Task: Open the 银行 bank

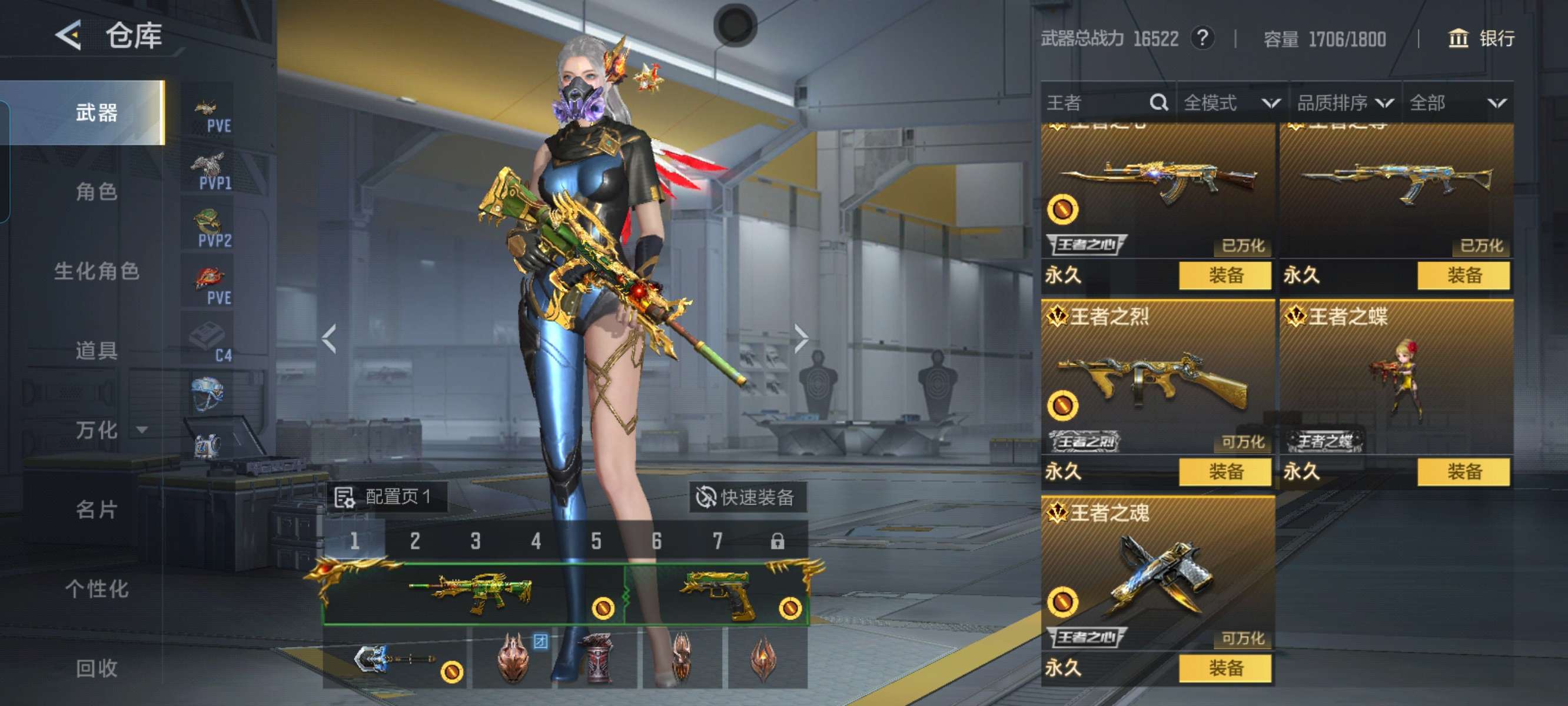Action: tap(1480, 39)
